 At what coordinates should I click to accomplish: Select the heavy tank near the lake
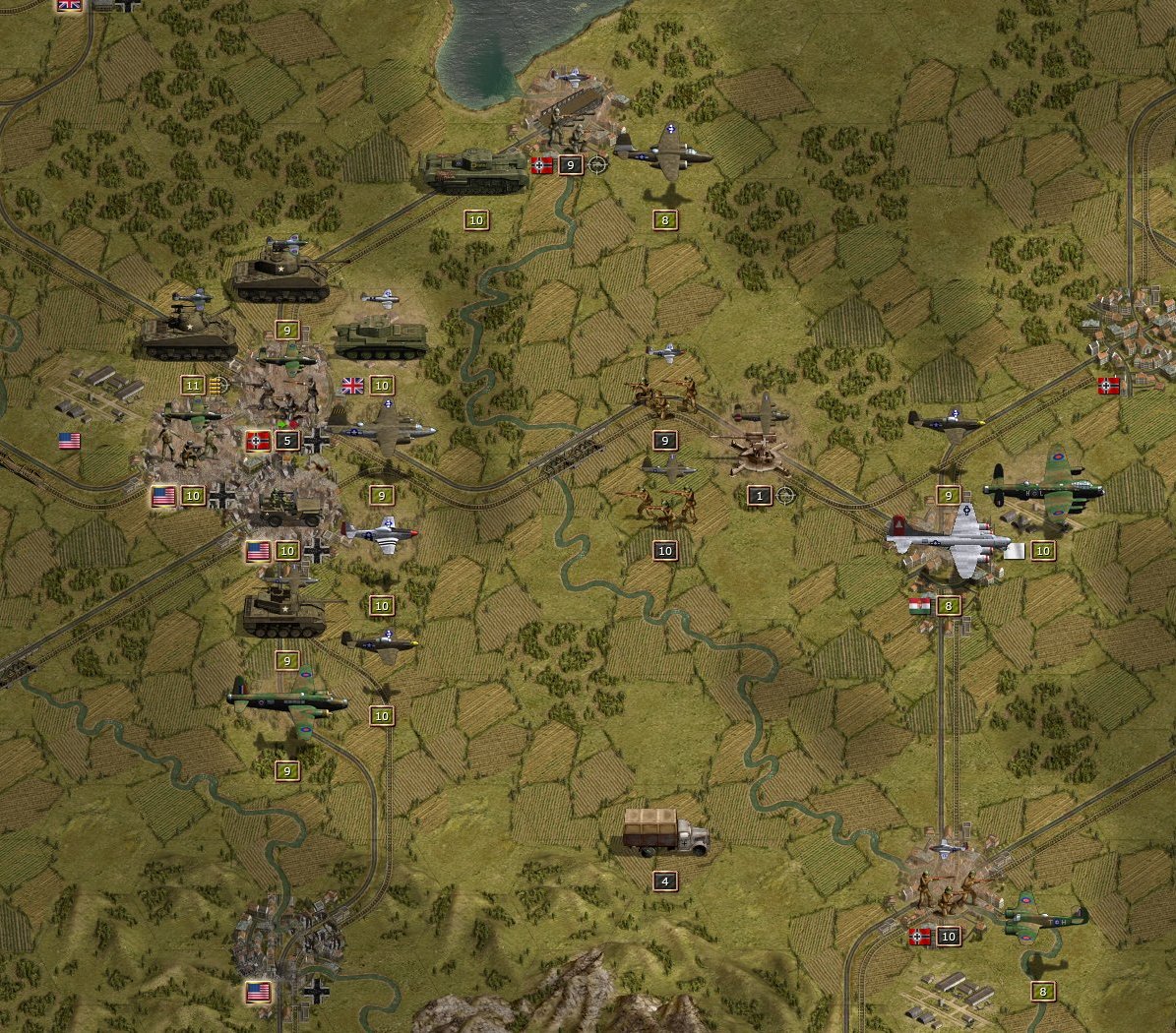(475, 171)
